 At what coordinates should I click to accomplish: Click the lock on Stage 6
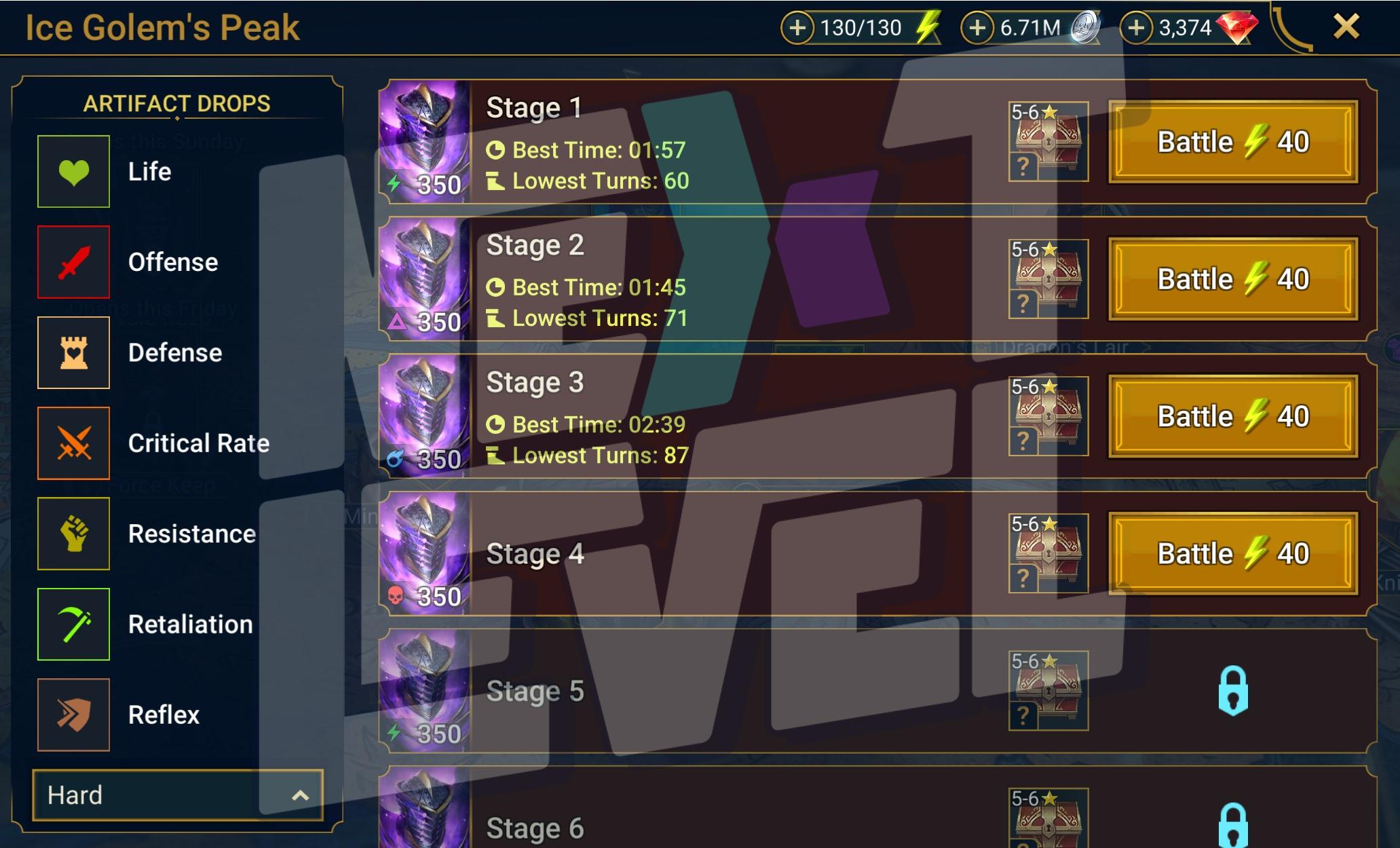[x=1234, y=825]
